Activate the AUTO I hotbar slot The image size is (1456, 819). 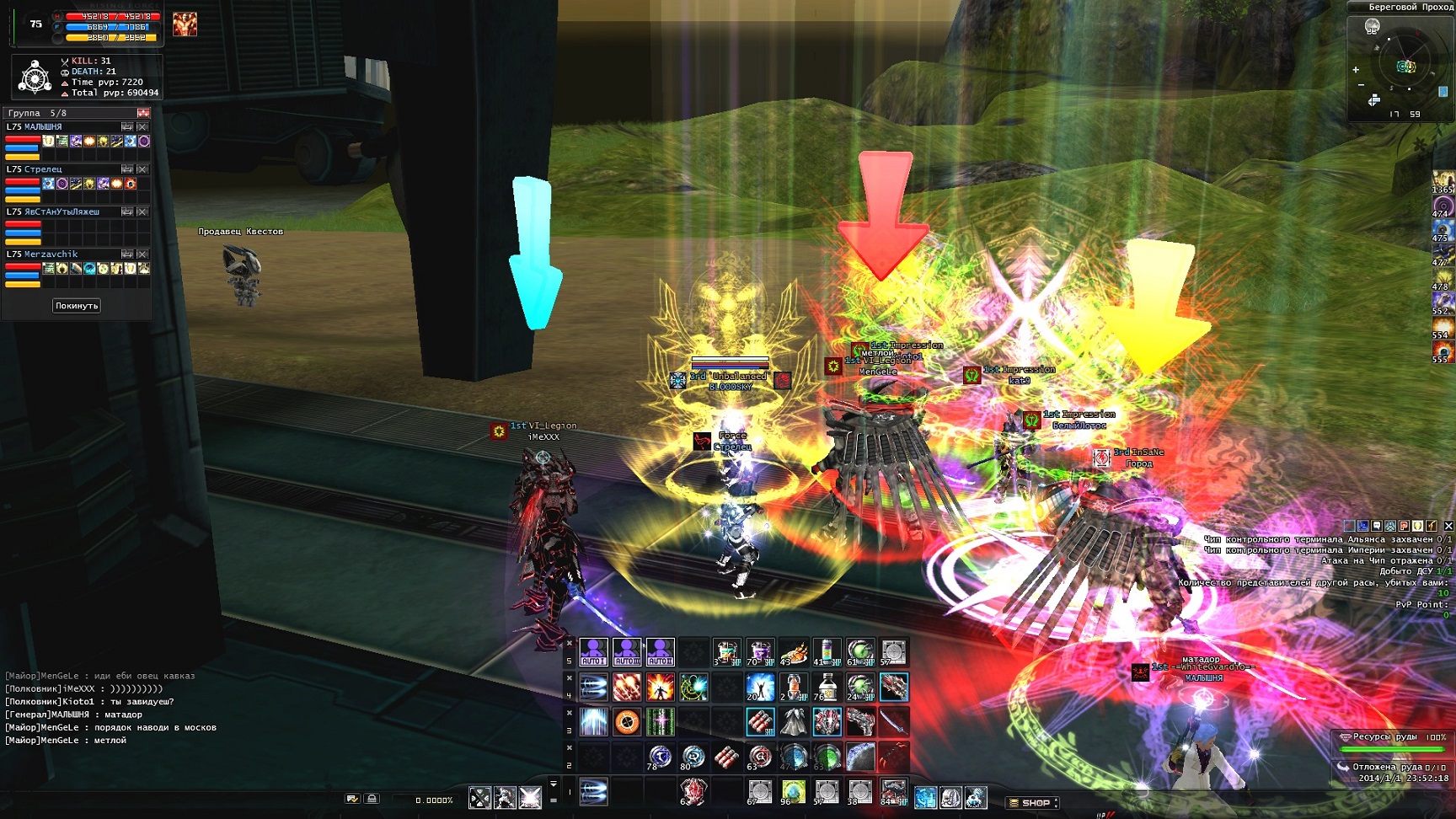click(x=593, y=652)
